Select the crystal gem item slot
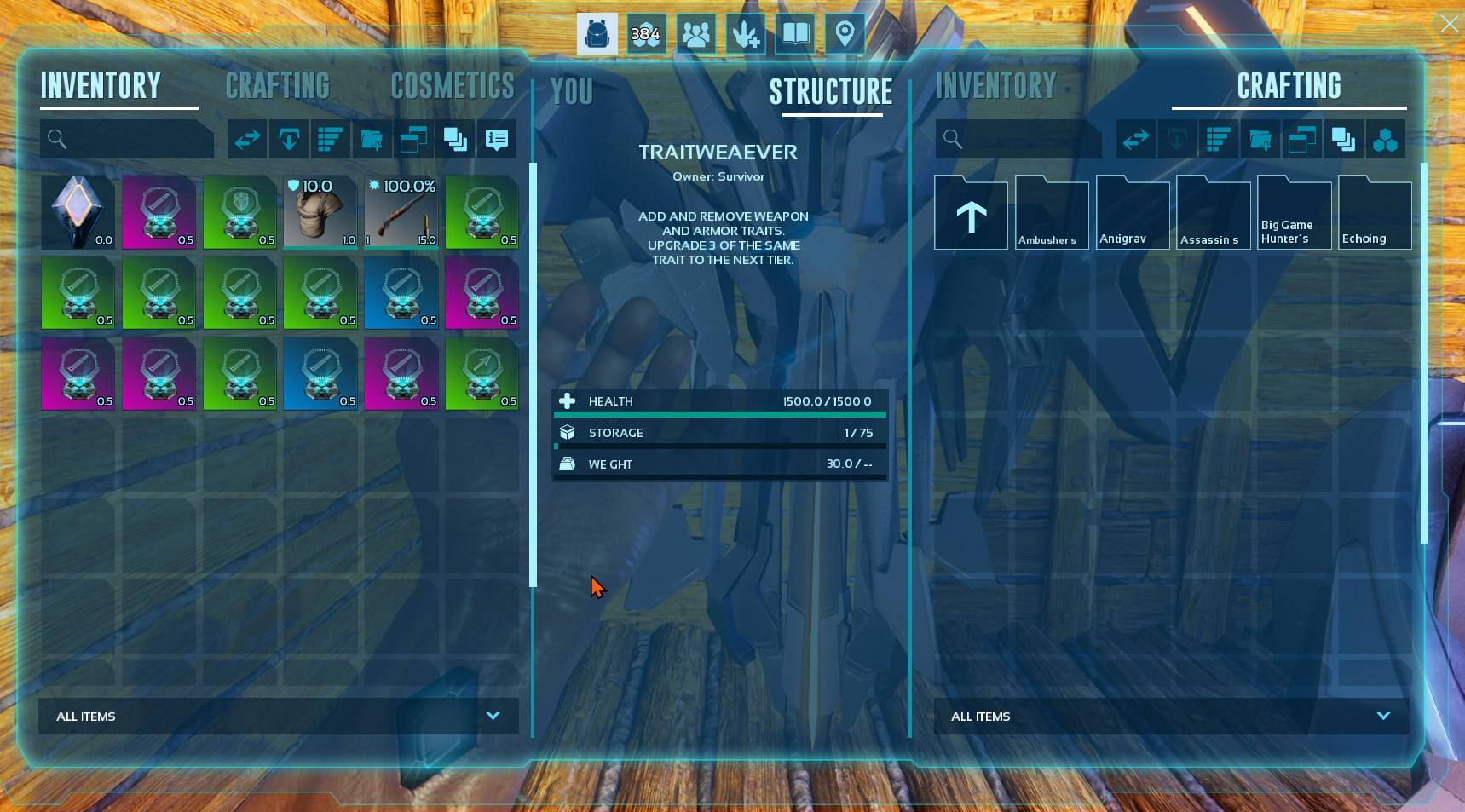Viewport: 1465px width, 812px height. tap(78, 212)
